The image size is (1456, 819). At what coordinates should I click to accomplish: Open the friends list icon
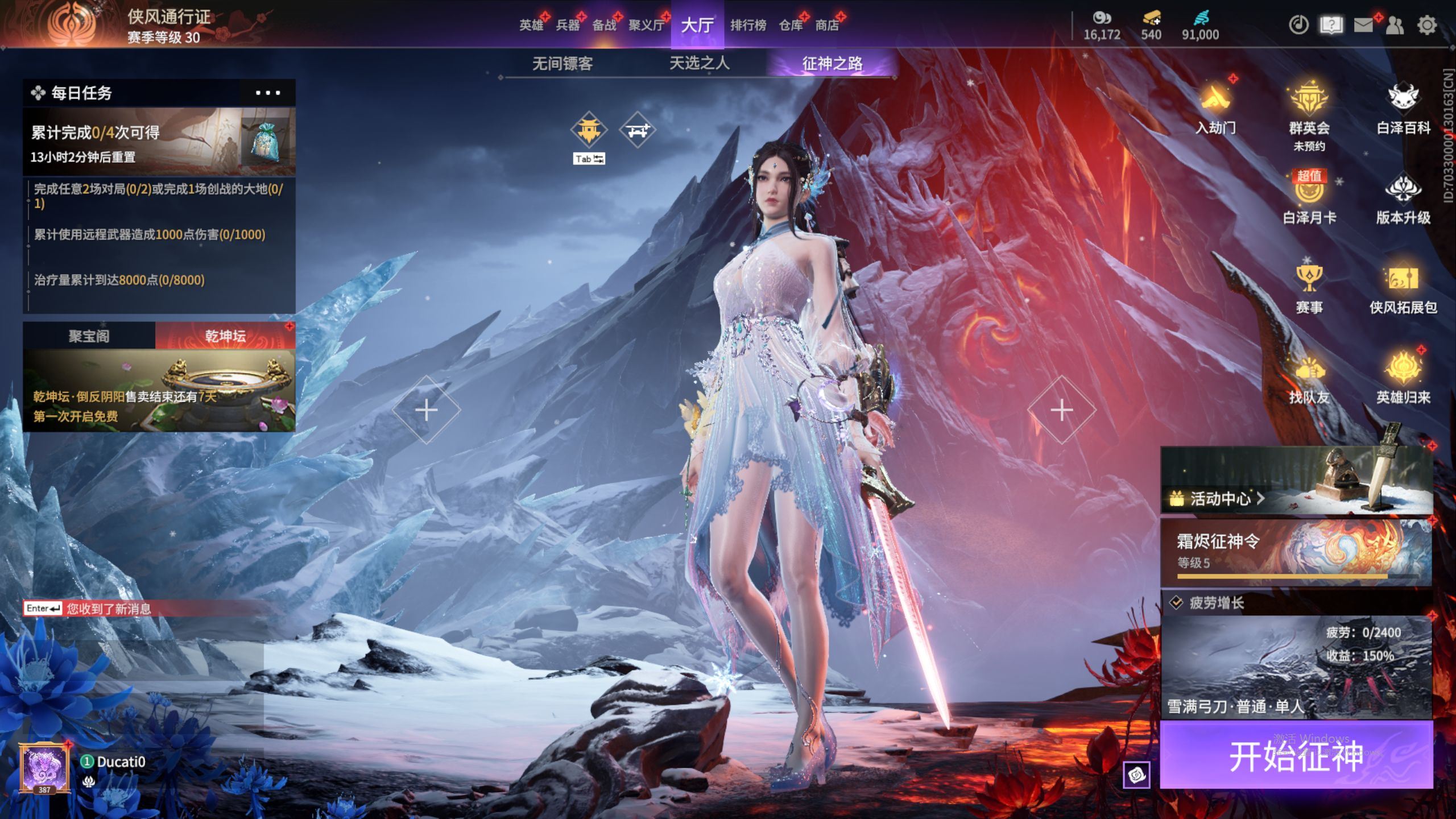[x=1395, y=25]
